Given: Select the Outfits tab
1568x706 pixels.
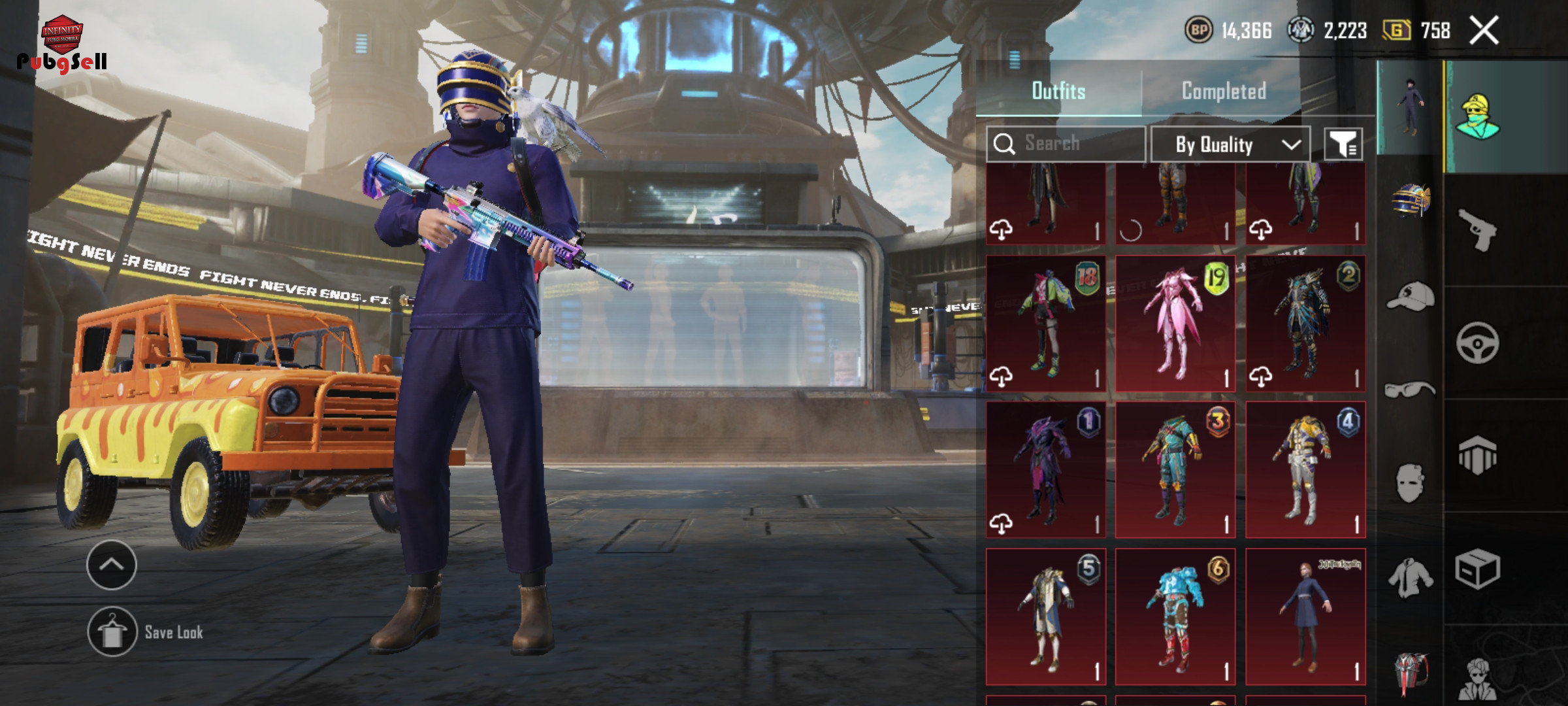Looking at the screenshot, I should pyautogui.click(x=1058, y=91).
